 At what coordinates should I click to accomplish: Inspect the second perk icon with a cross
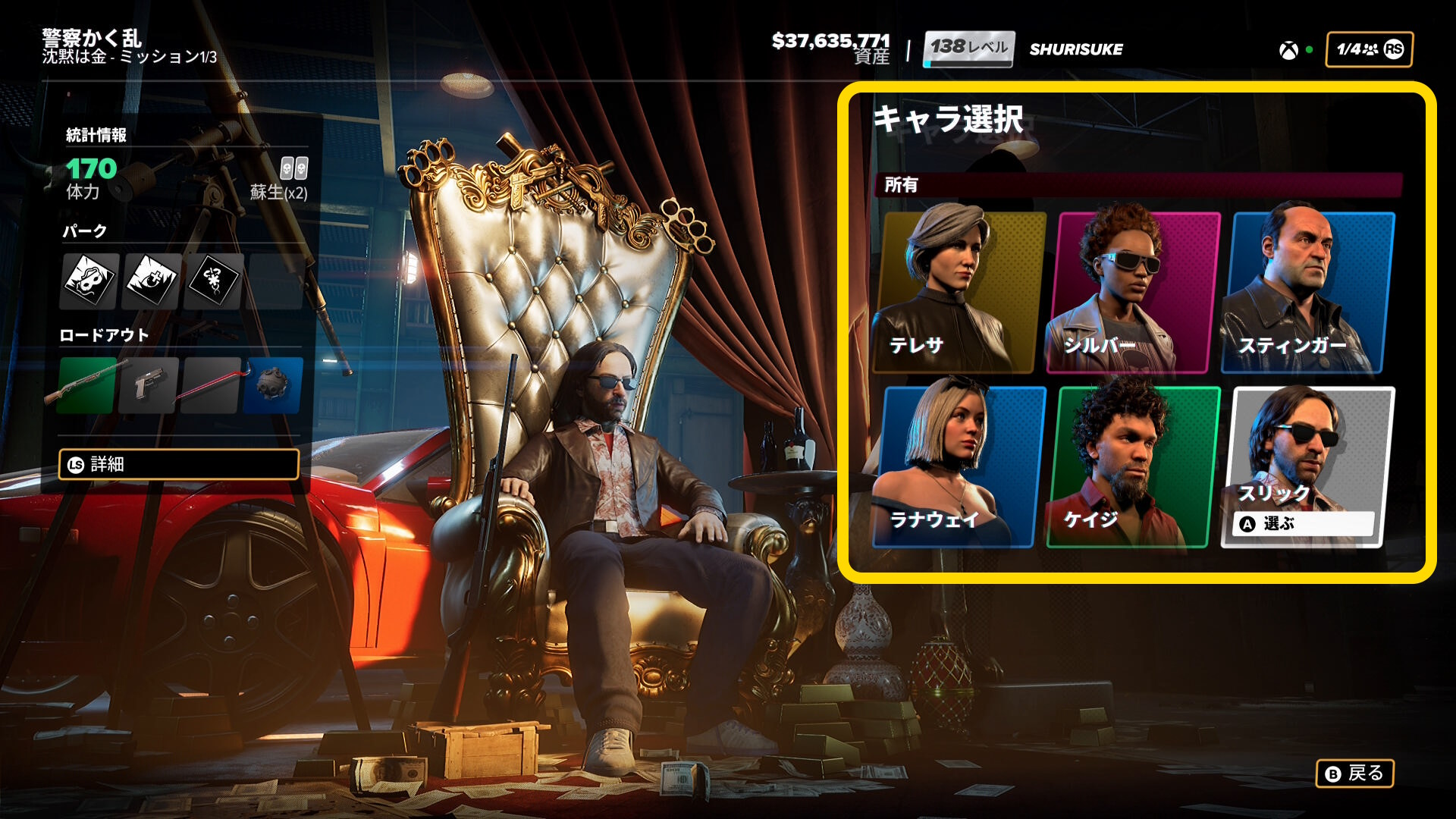coord(152,281)
